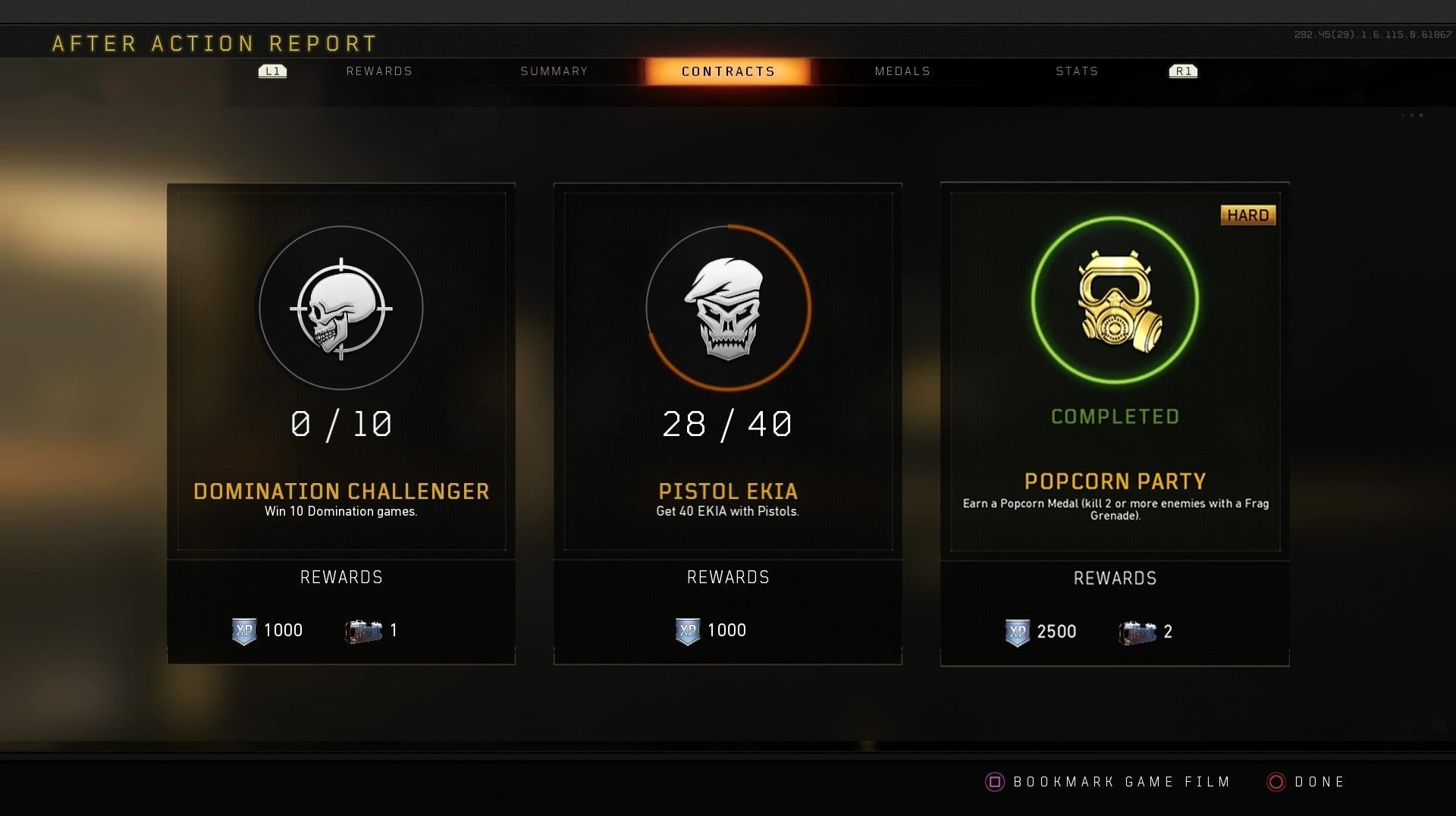Image resolution: width=1456 pixels, height=816 pixels.
Task: Switch to the Medals tab
Action: coord(902,71)
